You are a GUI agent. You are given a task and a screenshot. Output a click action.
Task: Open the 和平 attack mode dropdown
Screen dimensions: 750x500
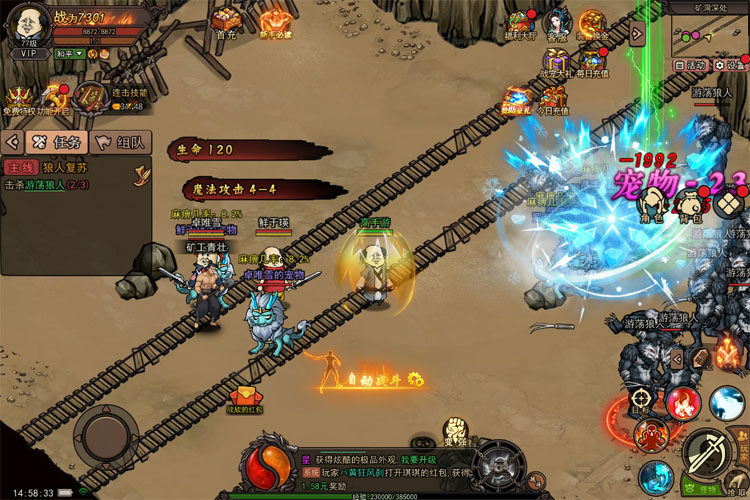point(69,53)
